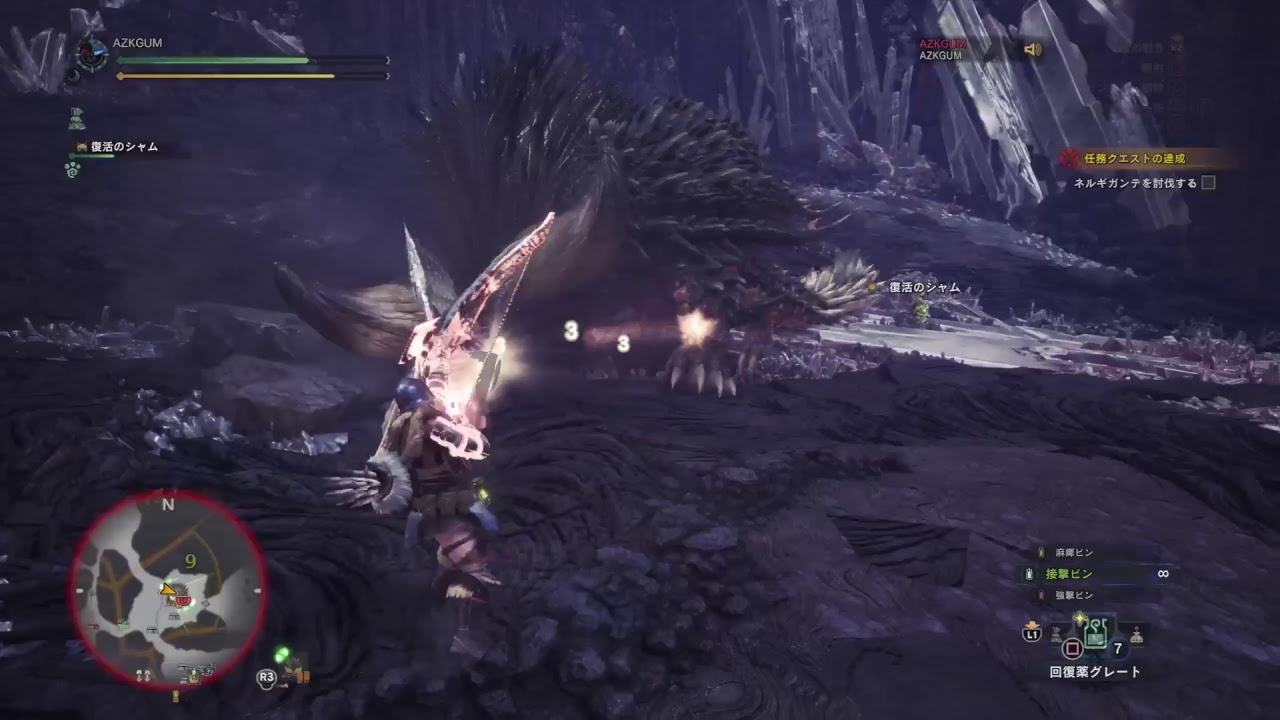Viewport: 1280px width, 720px height.
Task: Click the 麻痺ビン paralysis coating icon
Action: click(1040, 552)
